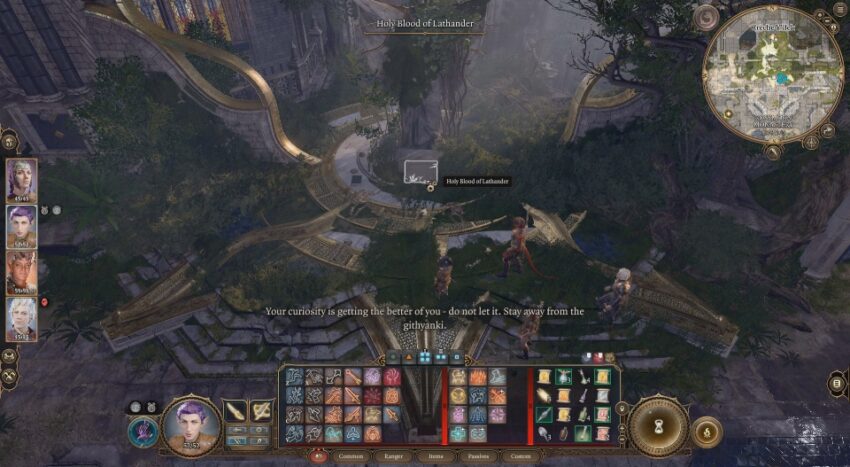Open the active character's large portrait
Screen dimensions: 850x467
pos(190,425)
